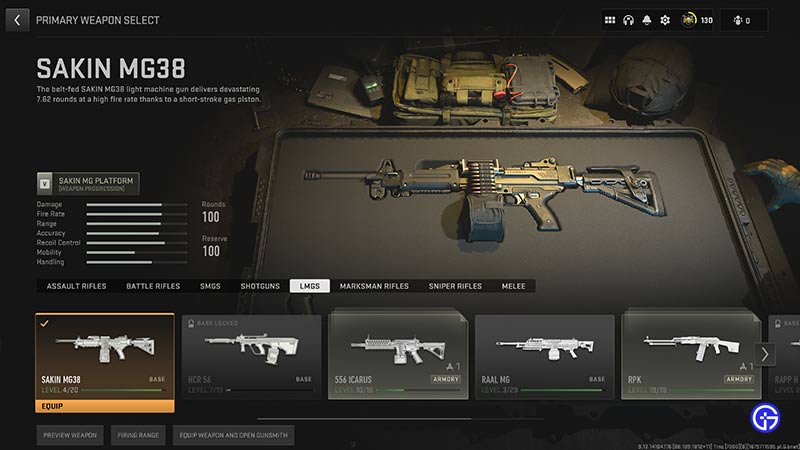Switch to the Assault Rifles tab

(76, 286)
